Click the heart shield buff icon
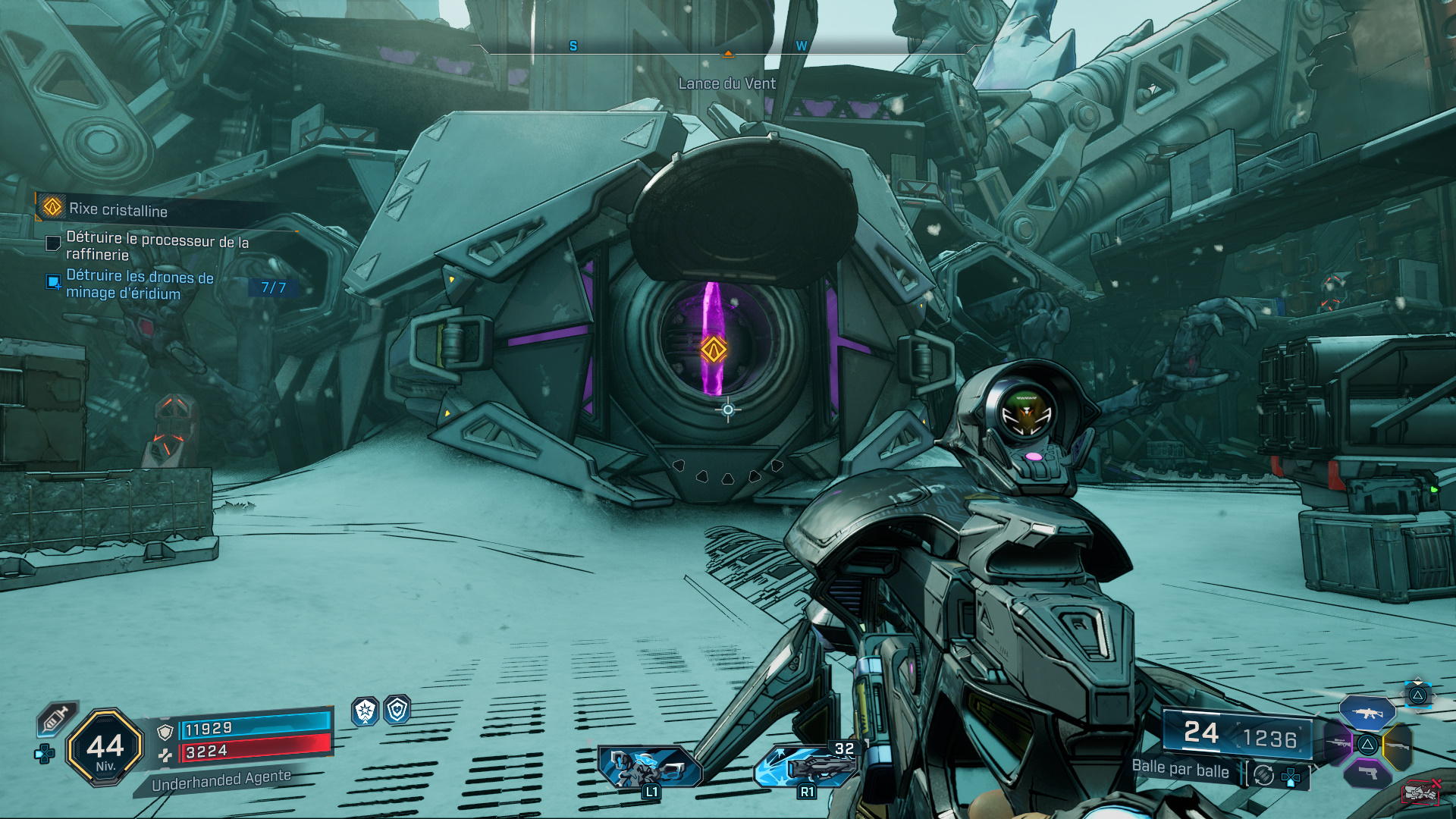 pos(397,711)
